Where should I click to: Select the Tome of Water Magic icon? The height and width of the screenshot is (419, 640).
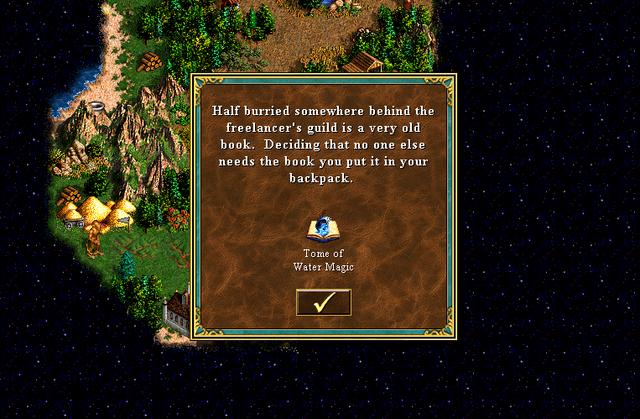click(x=323, y=229)
